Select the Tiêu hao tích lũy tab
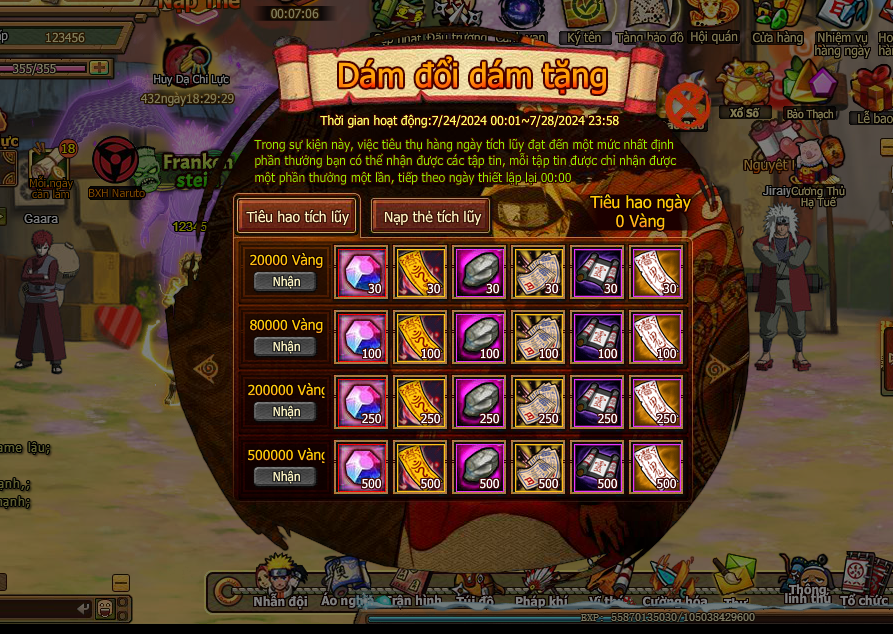Screen dimensions: 893x634 tap(297, 216)
